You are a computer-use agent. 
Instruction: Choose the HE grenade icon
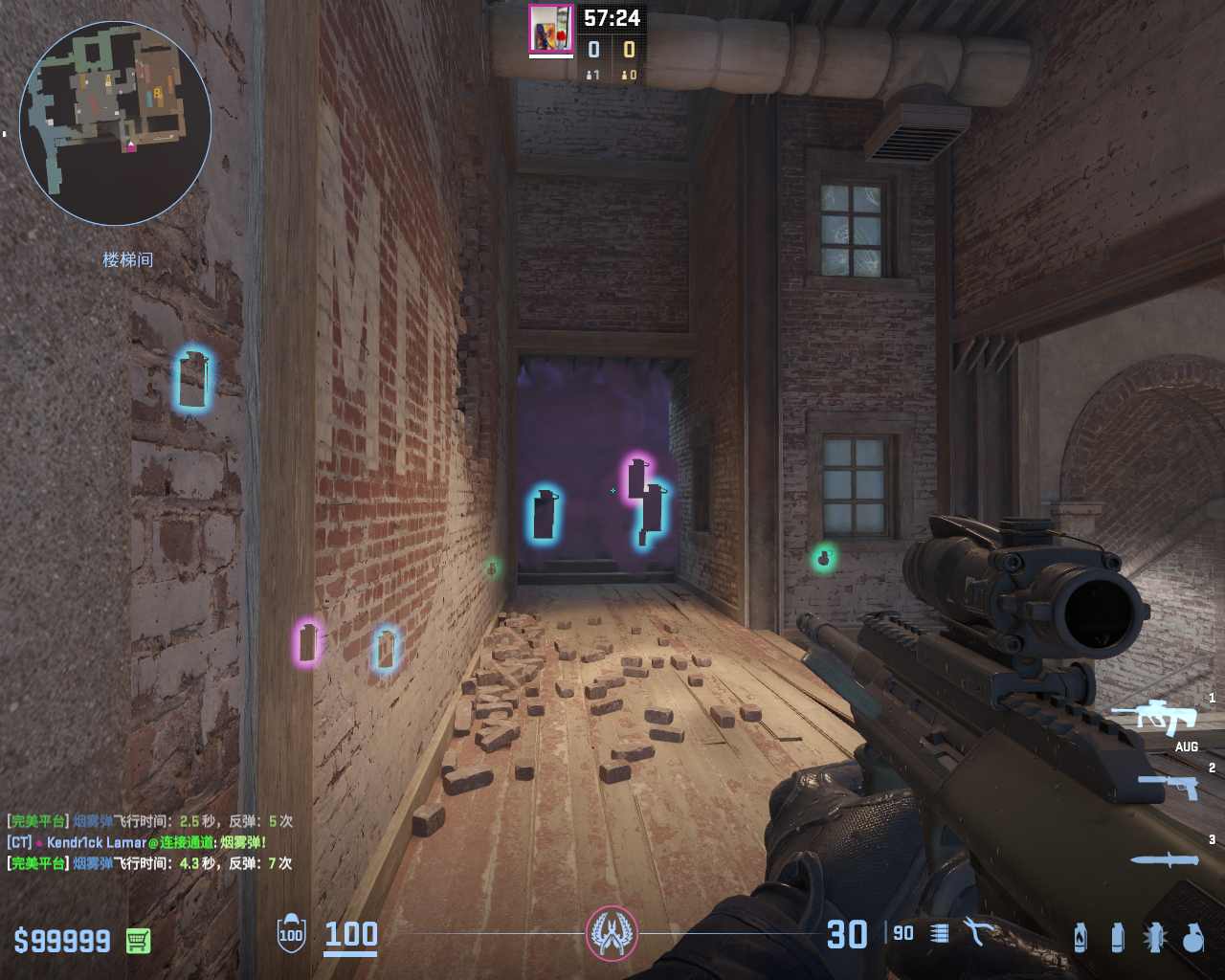(1192, 938)
